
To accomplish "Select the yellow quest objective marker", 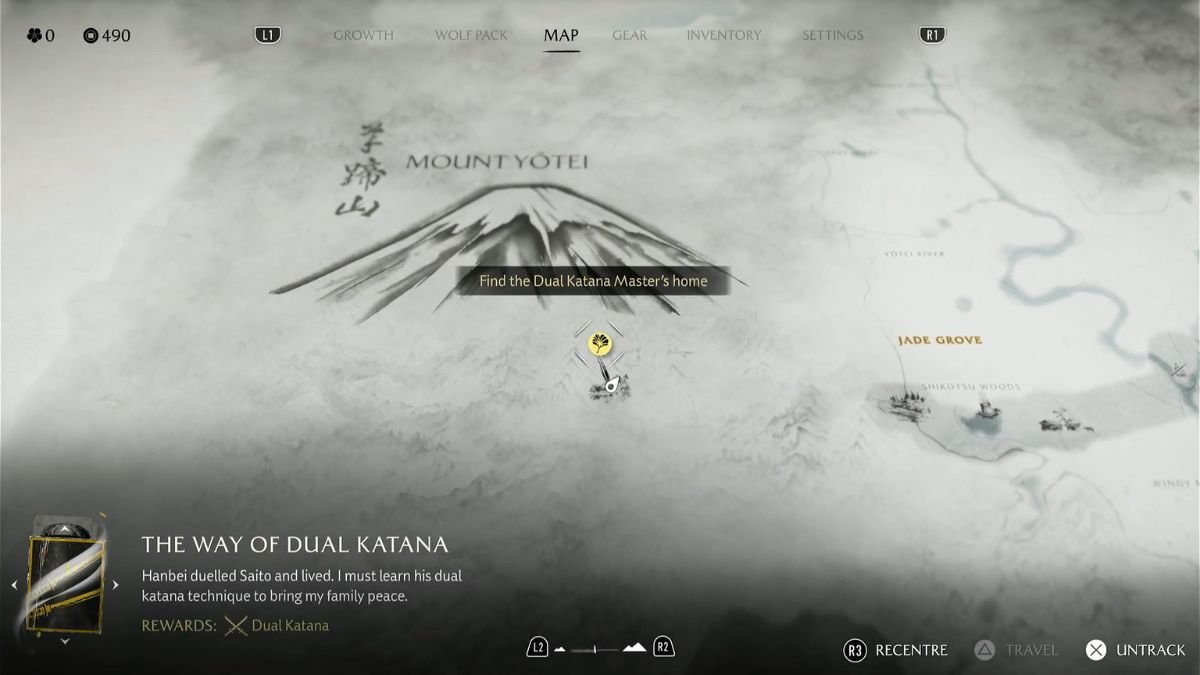I will [599, 344].
